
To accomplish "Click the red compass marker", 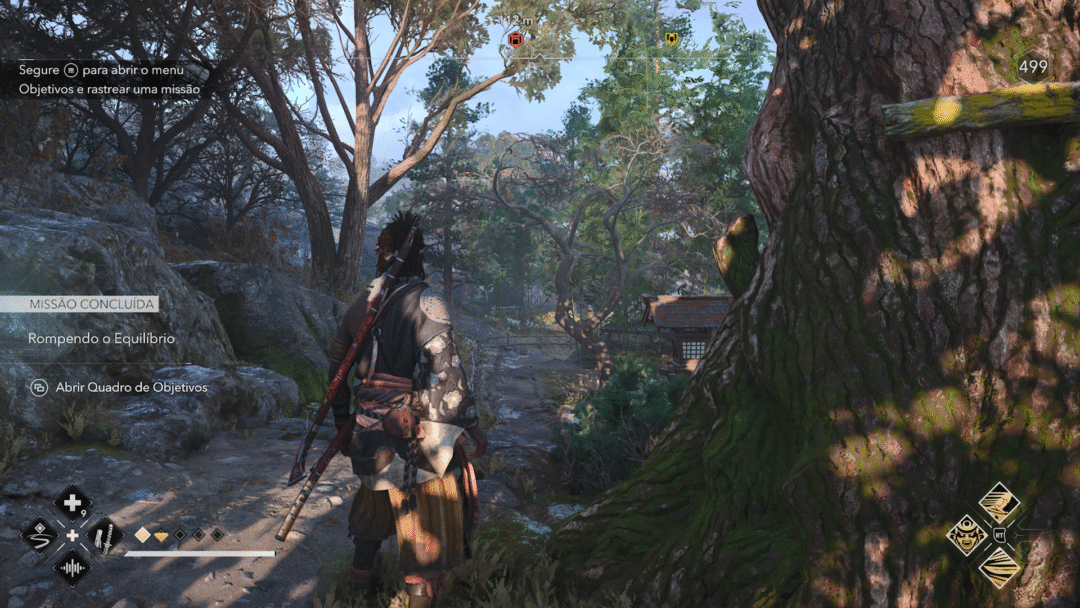I will coord(515,39).
